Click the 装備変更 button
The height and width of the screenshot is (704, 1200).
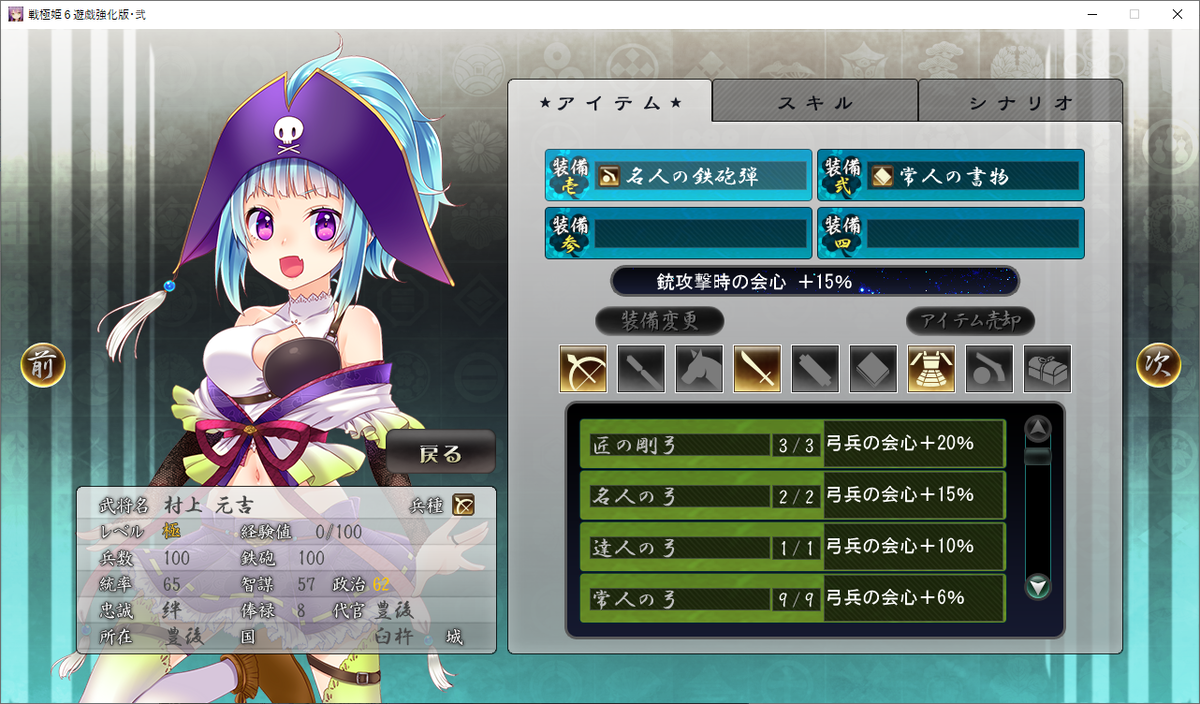[659, 321]
